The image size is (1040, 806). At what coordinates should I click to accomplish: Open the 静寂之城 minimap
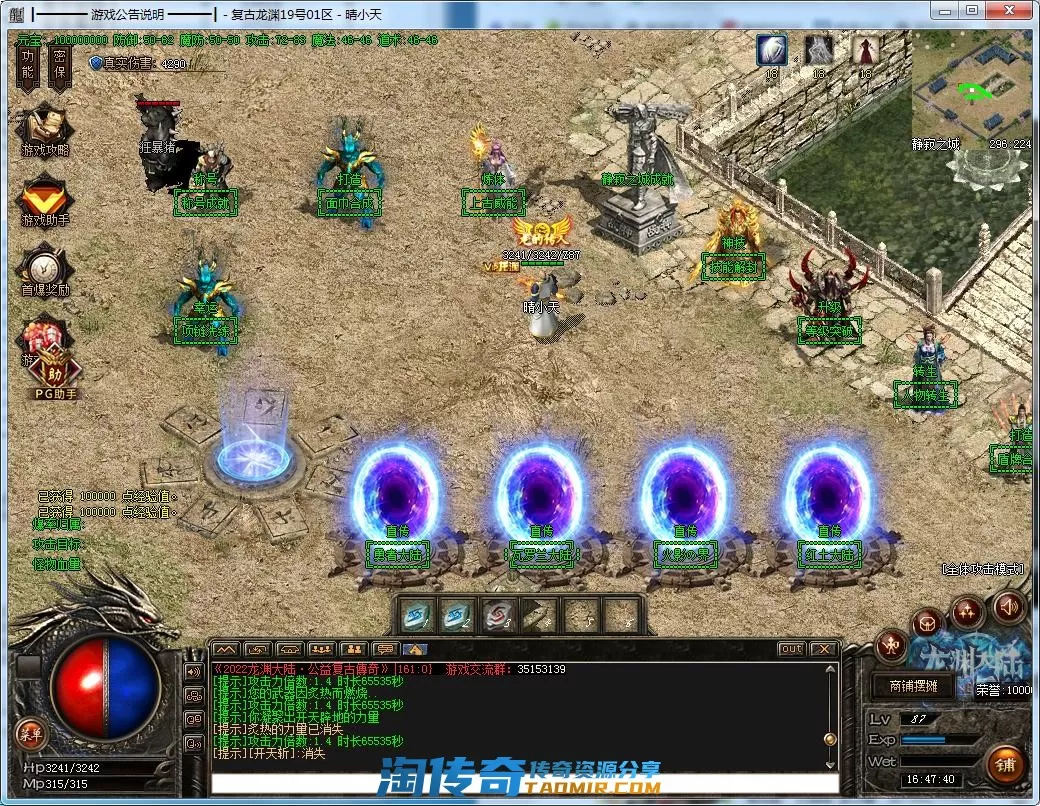click(x=970, y=89)
